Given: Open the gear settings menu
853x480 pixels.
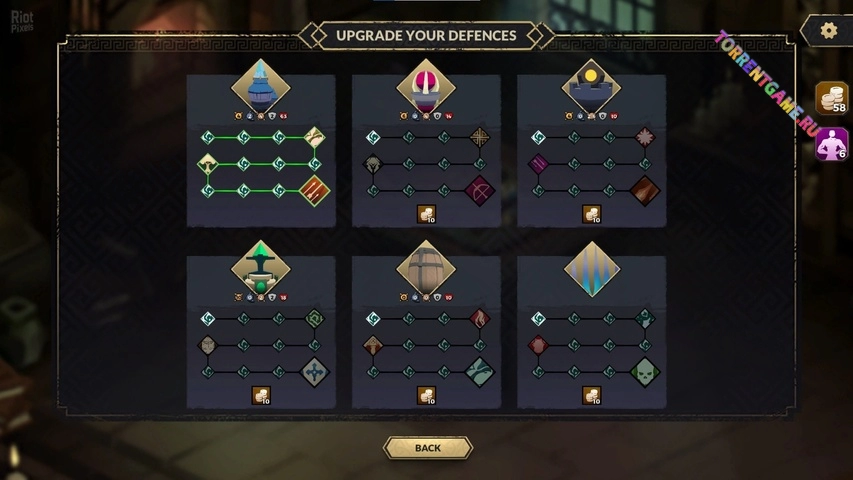Looking at the screenshot, I should tap(828, 31).
